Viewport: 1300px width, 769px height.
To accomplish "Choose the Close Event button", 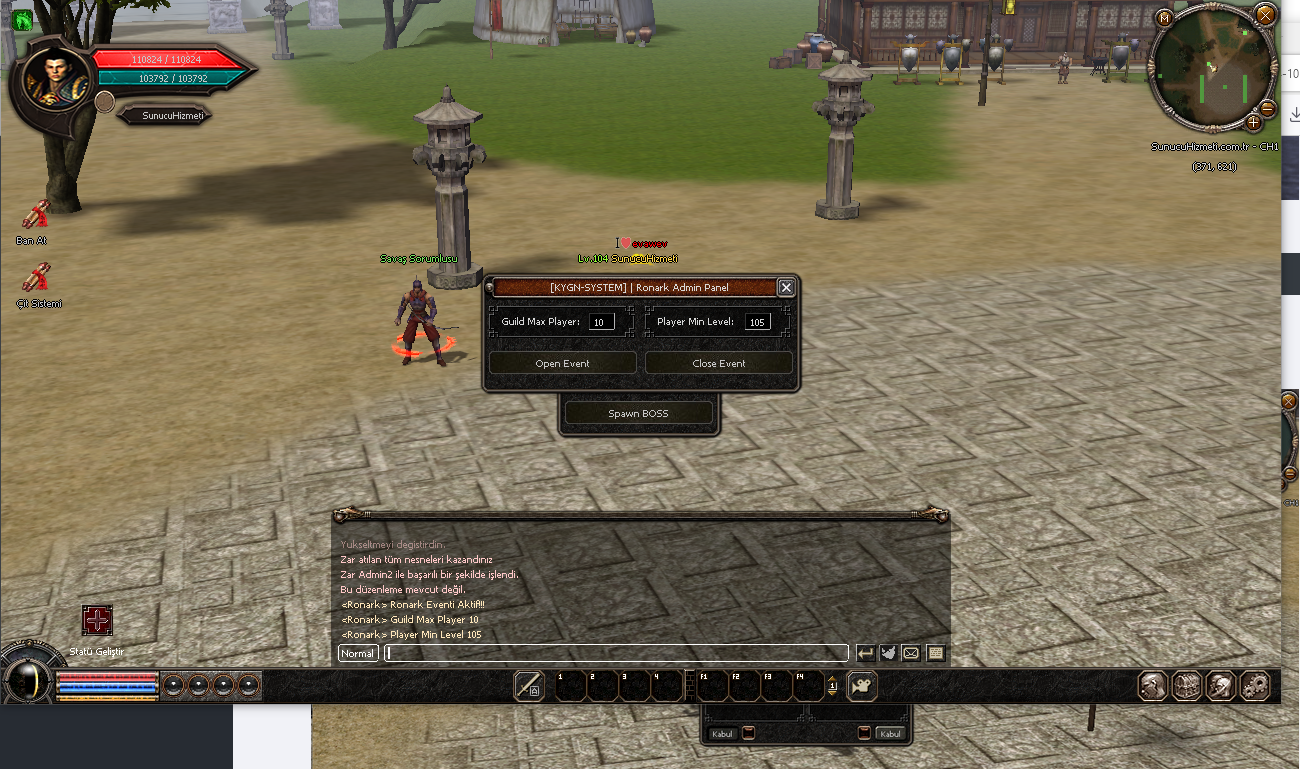I will point(718,363).
